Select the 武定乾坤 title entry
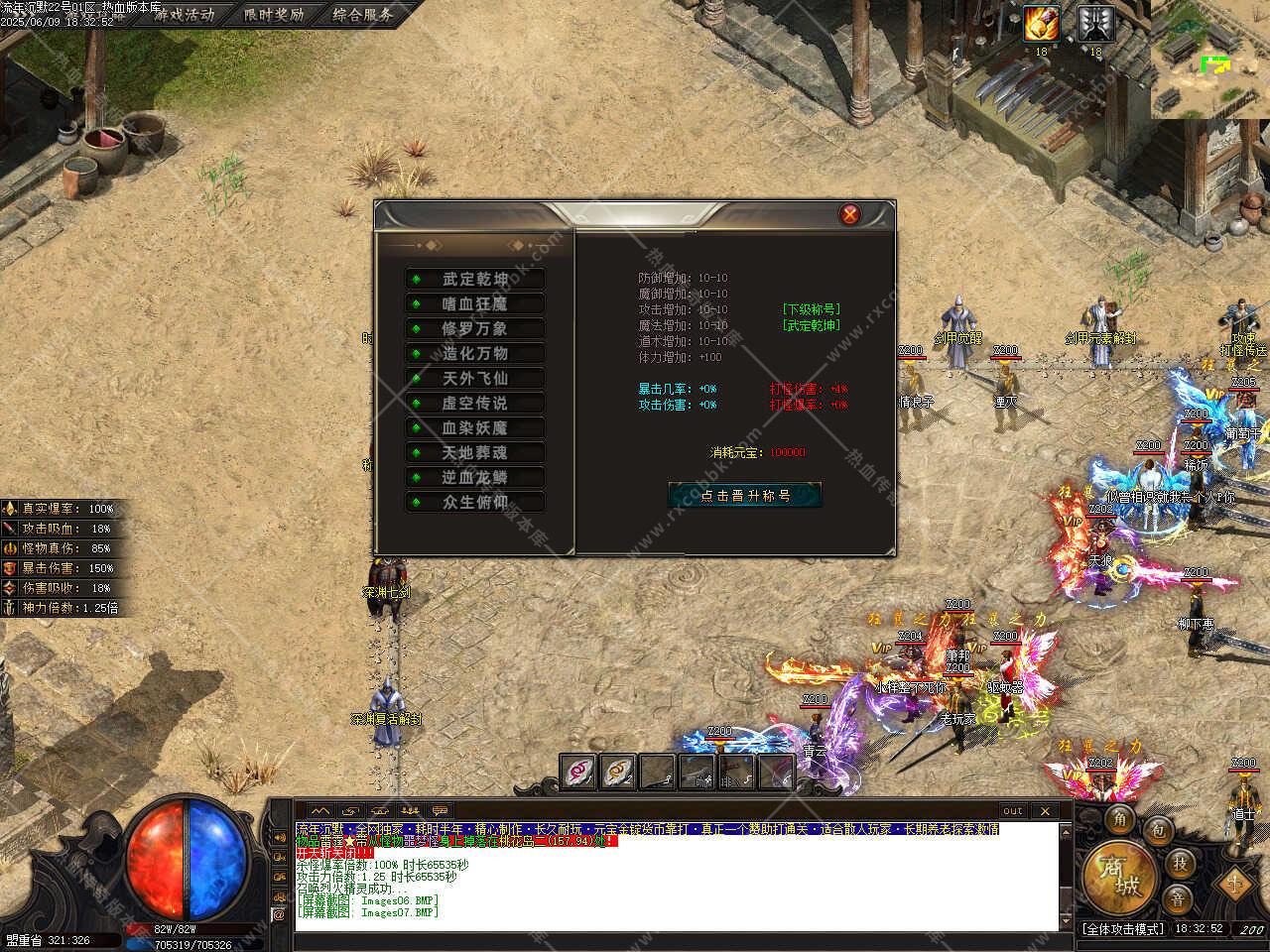 coord(475,280)
